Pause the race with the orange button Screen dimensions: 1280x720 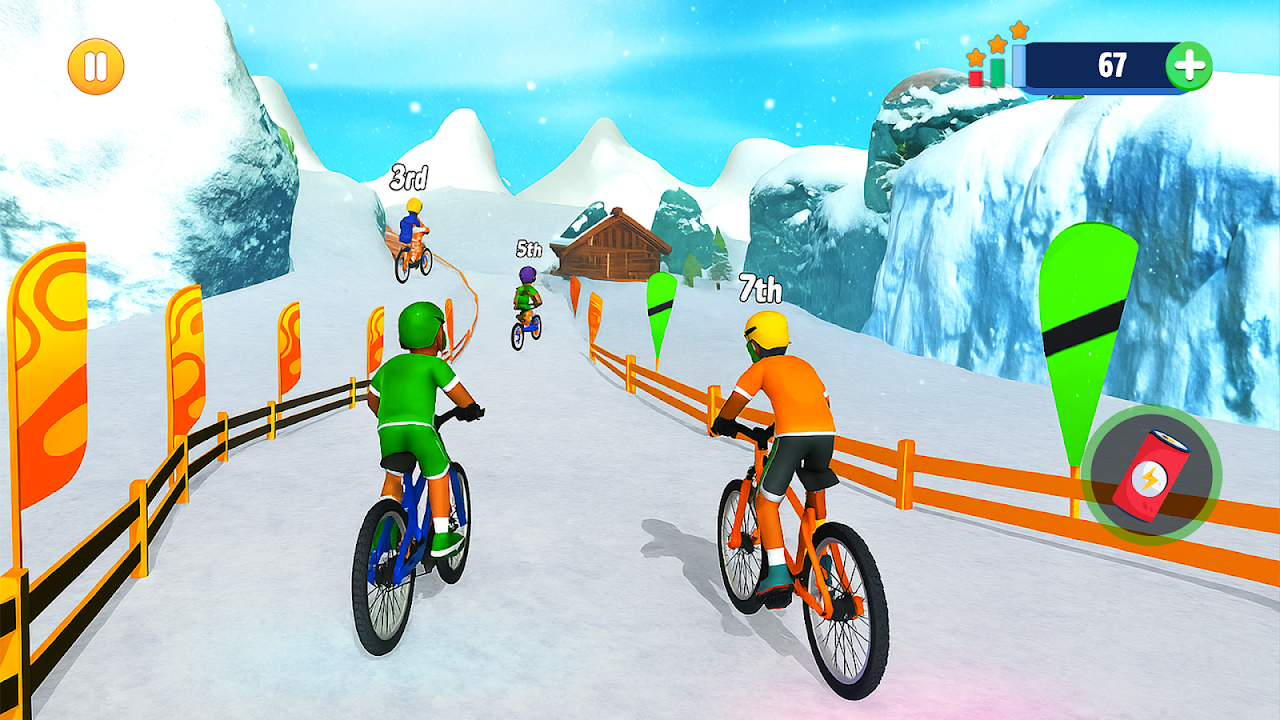[96, 67]
